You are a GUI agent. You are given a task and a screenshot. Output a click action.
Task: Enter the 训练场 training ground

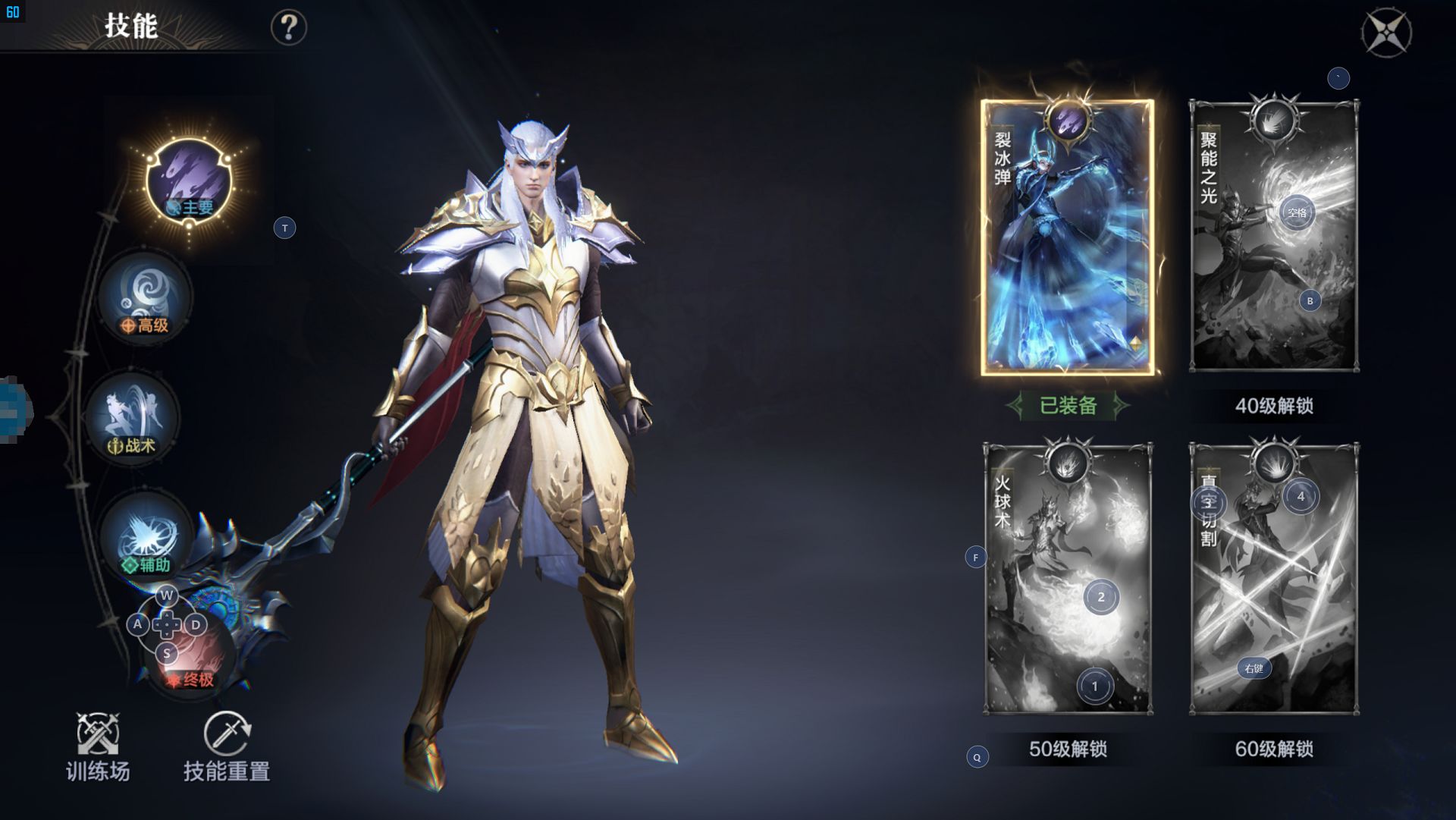coord(98,747)
